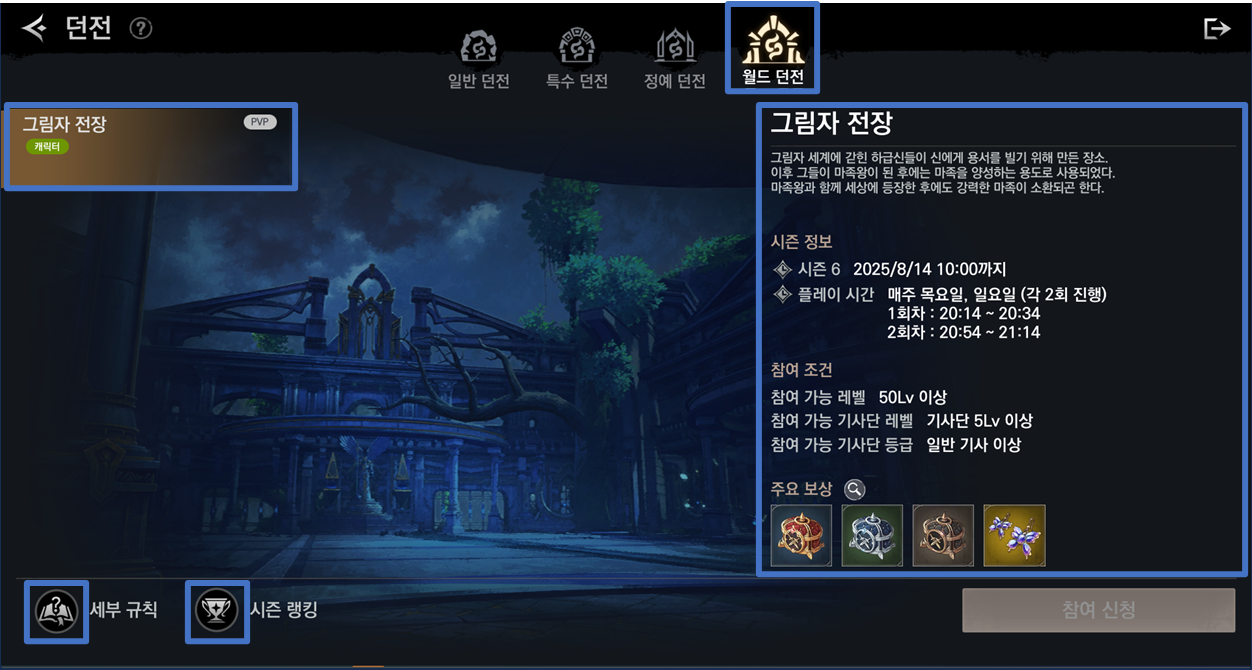
Task: Inspect the blue-green treasure chest reward
Action: 872,535
